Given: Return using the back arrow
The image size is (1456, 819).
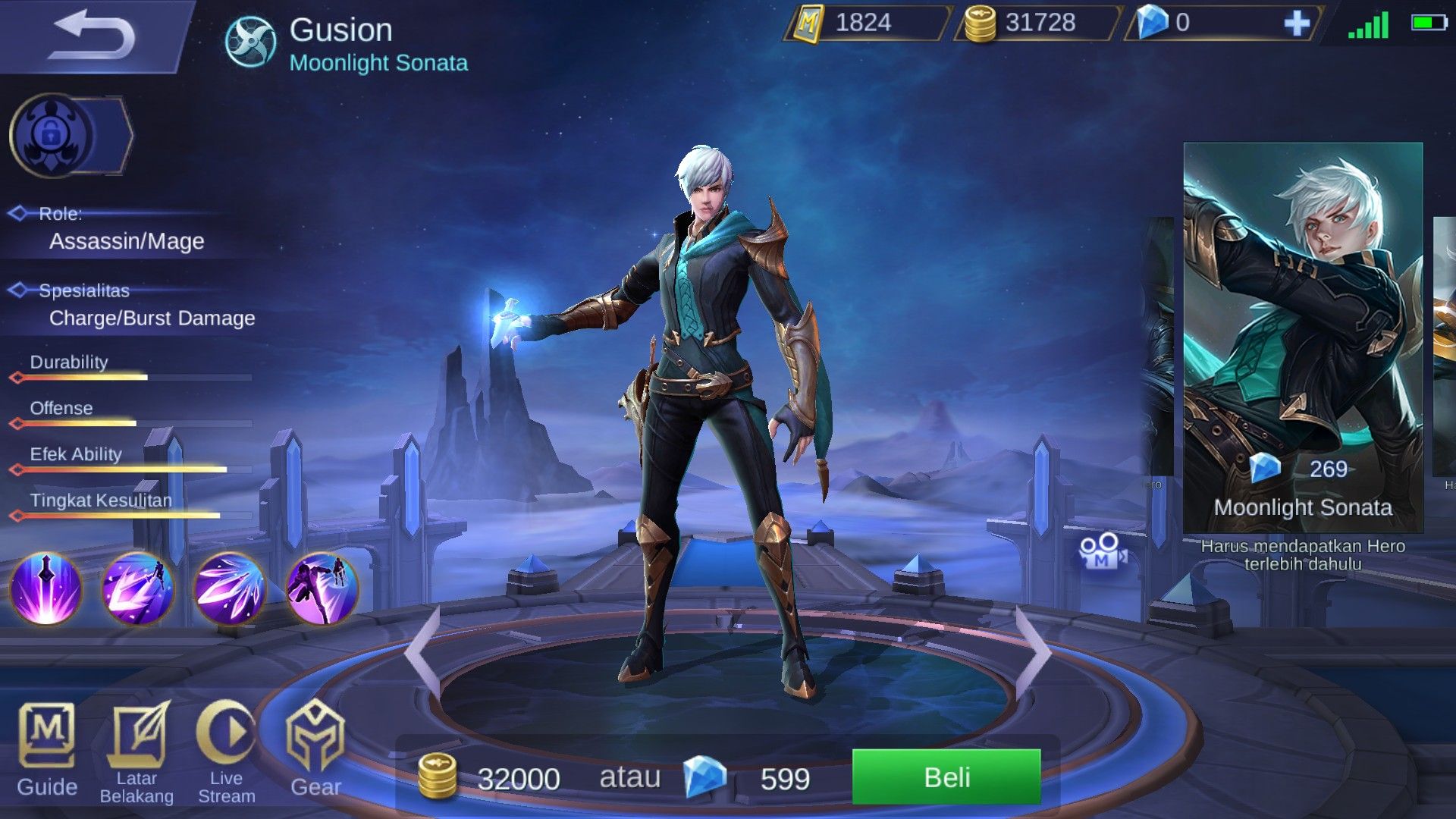Looking at the screenshot, I should 95,34.
